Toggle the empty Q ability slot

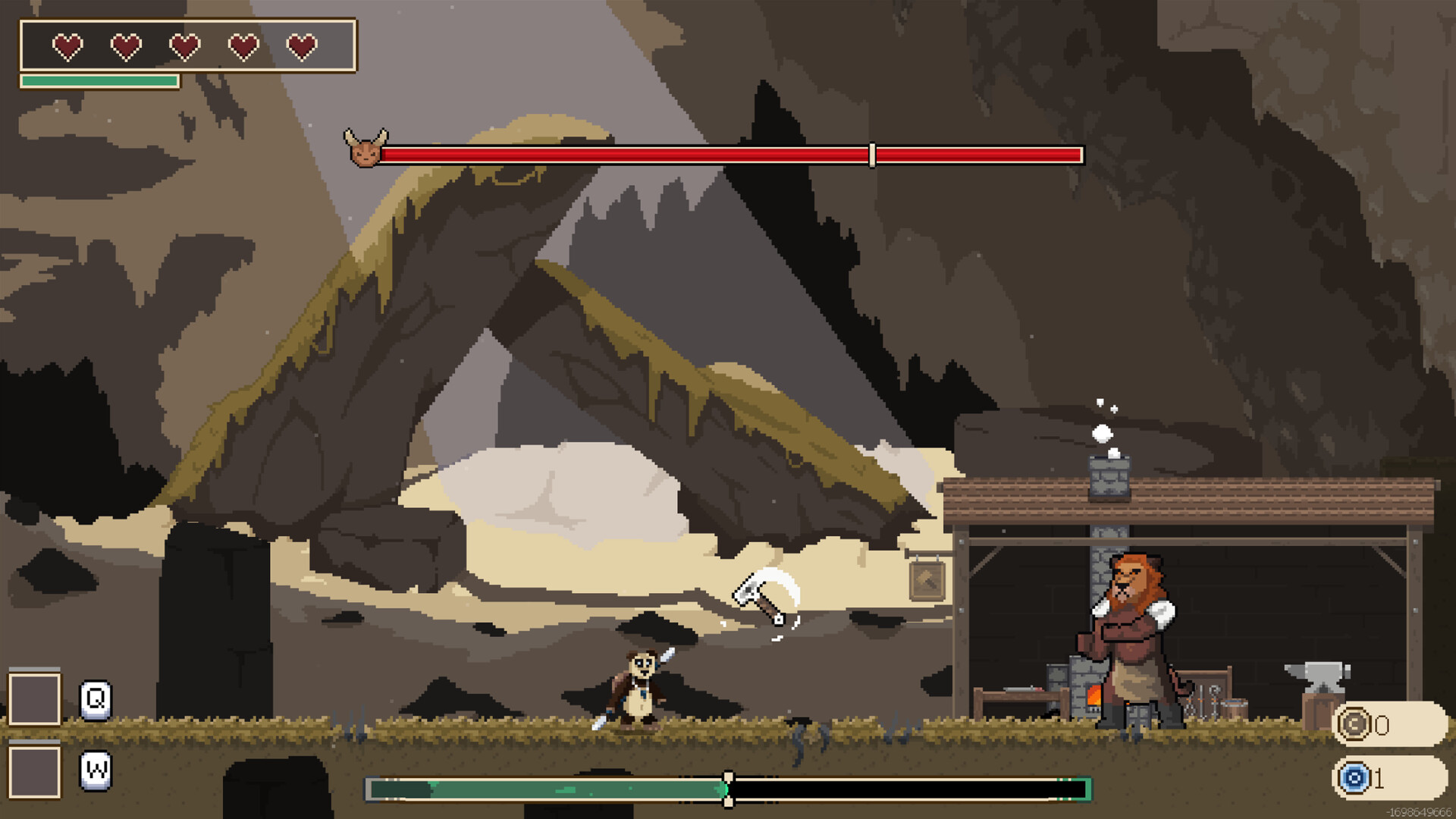point(34,698)
